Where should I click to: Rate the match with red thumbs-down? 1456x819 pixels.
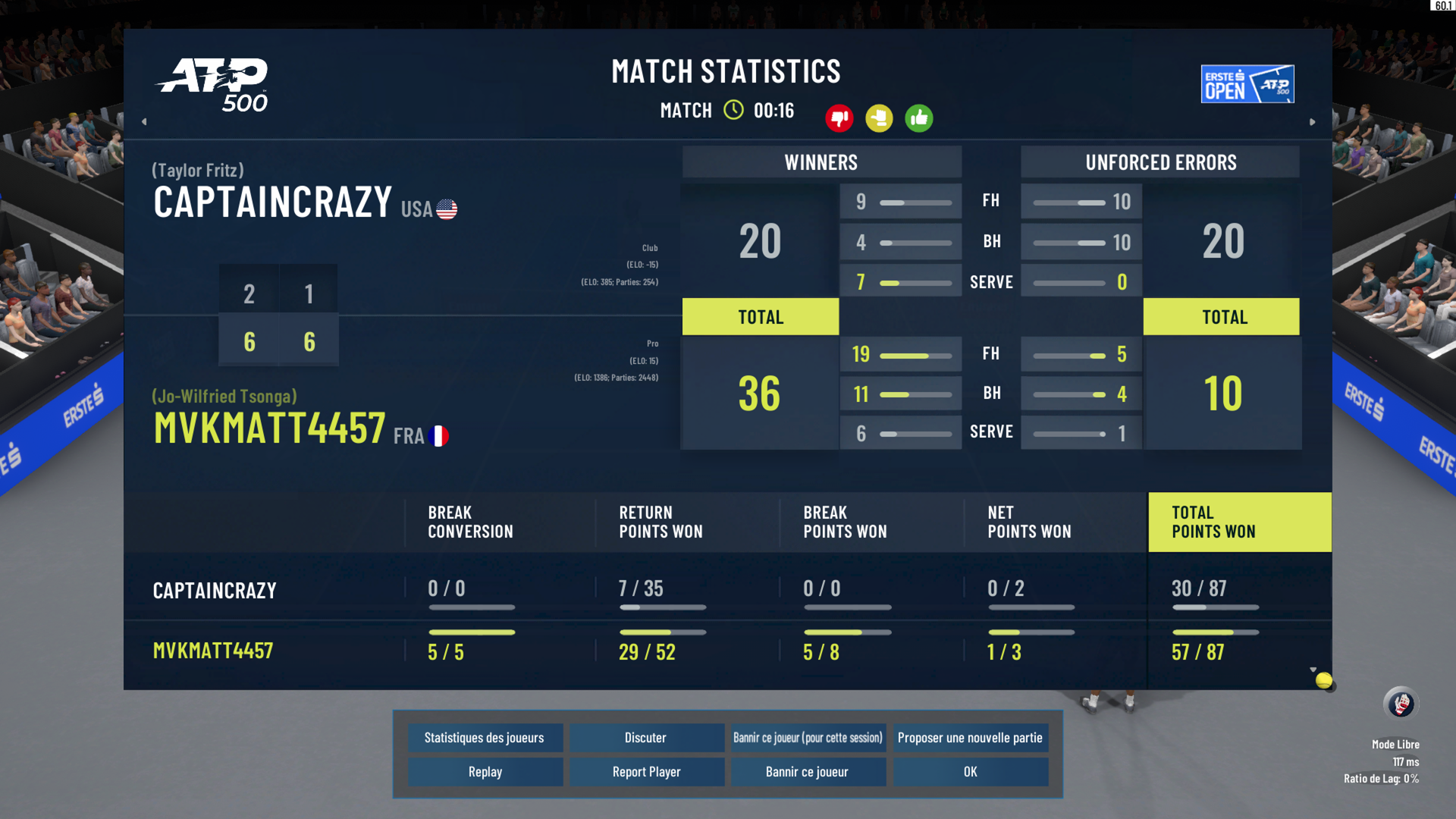(x=839, y=118)
